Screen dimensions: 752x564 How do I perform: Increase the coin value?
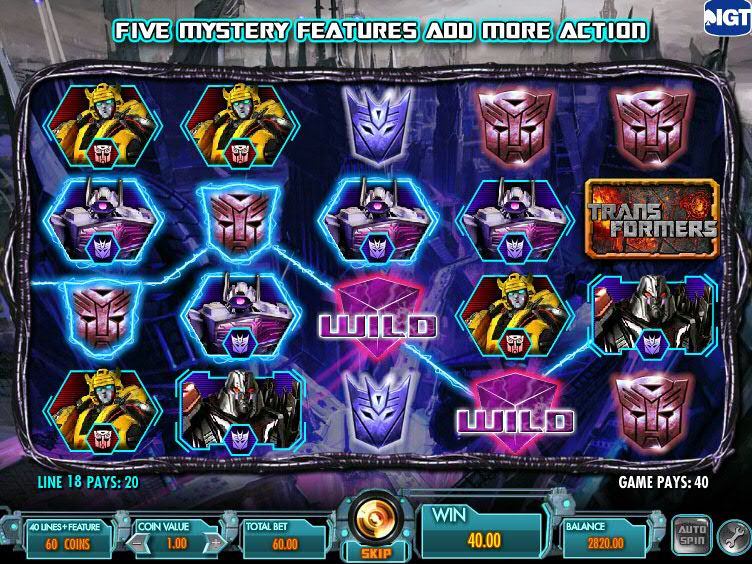216,542
